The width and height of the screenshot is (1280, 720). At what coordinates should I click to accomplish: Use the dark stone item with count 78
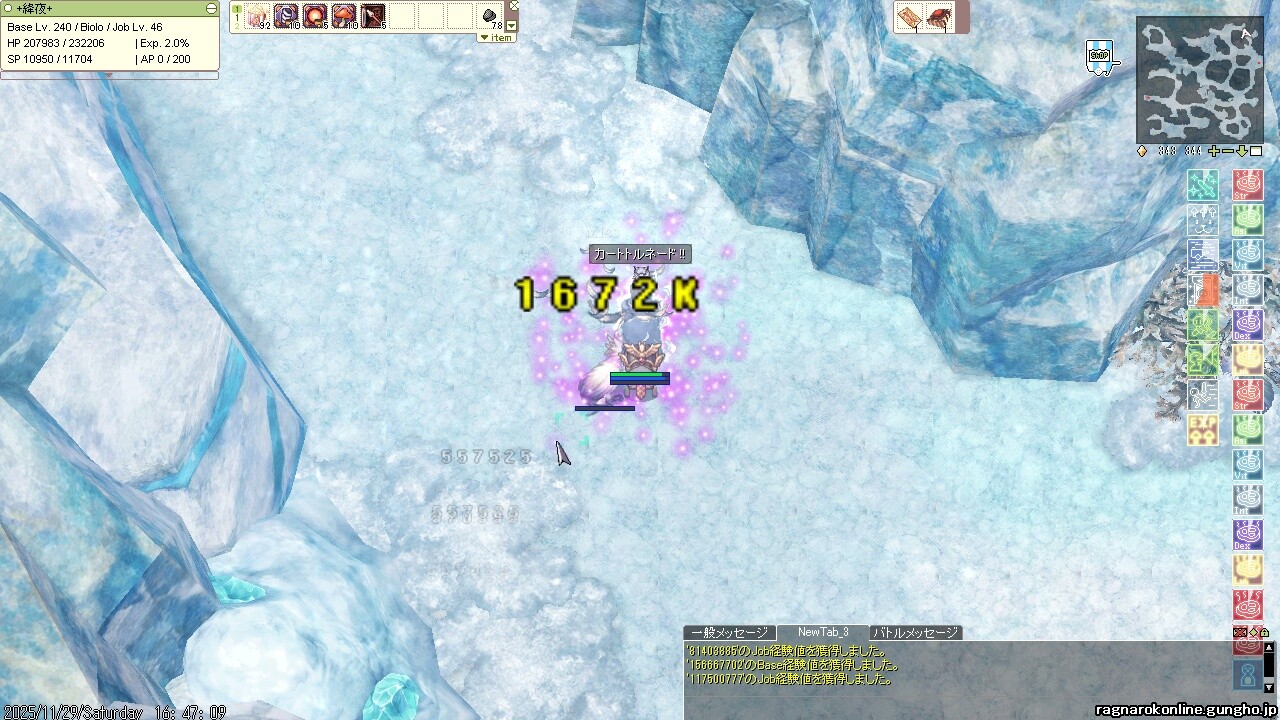(x=491, y=16)
